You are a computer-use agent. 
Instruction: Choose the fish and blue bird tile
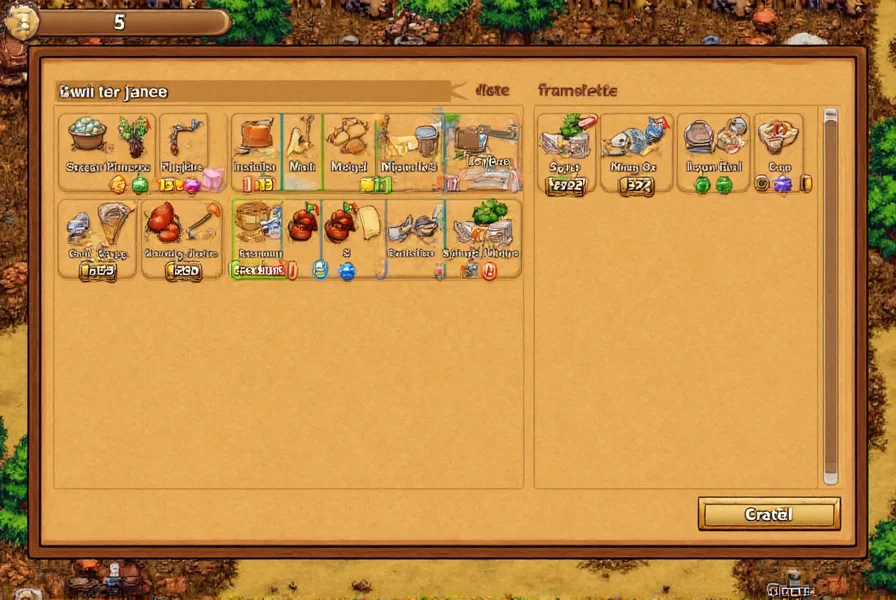tap(635, 152)
